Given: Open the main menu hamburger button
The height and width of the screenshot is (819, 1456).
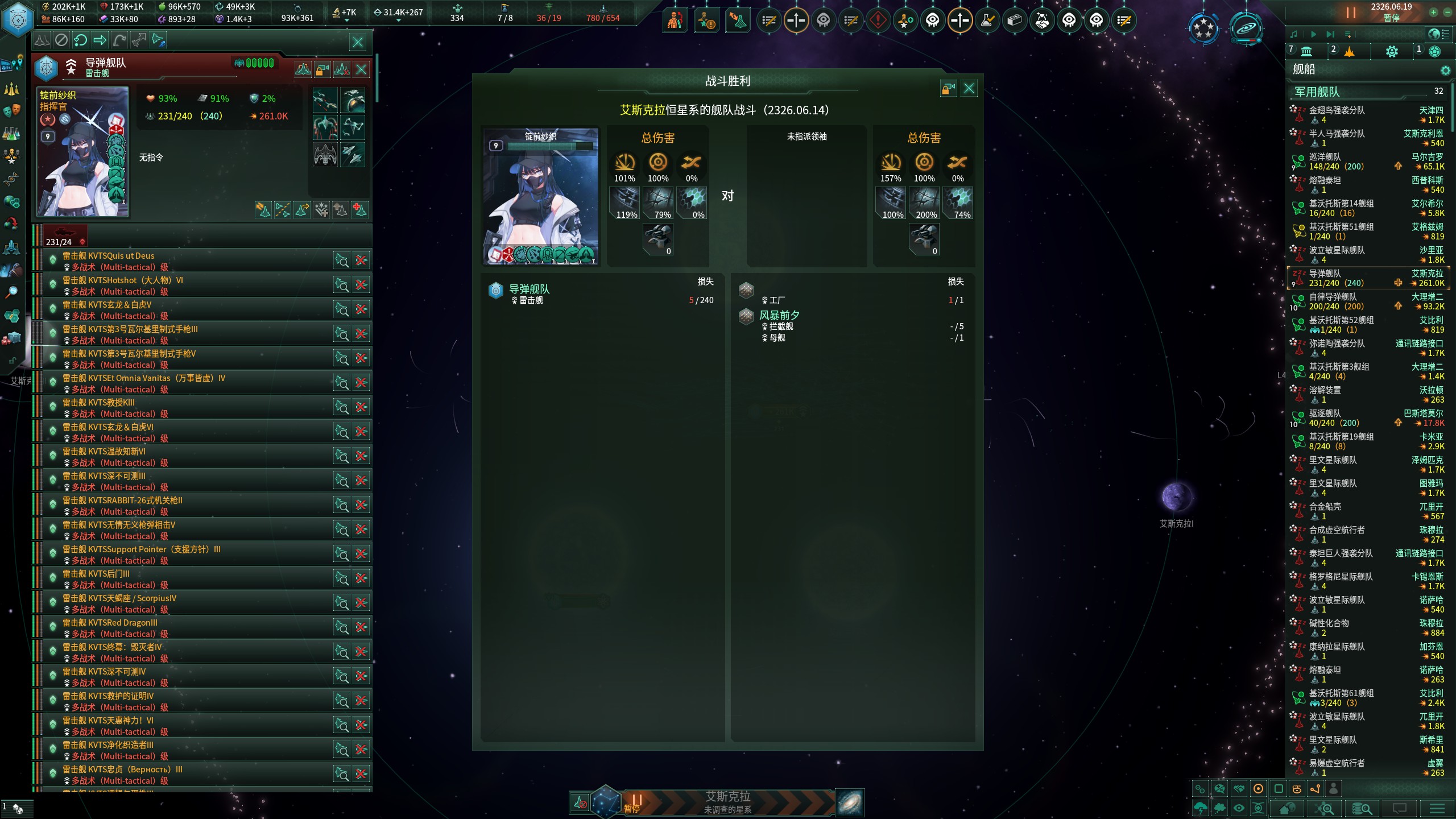Looking at the screenshot, I should [1437, 808].
